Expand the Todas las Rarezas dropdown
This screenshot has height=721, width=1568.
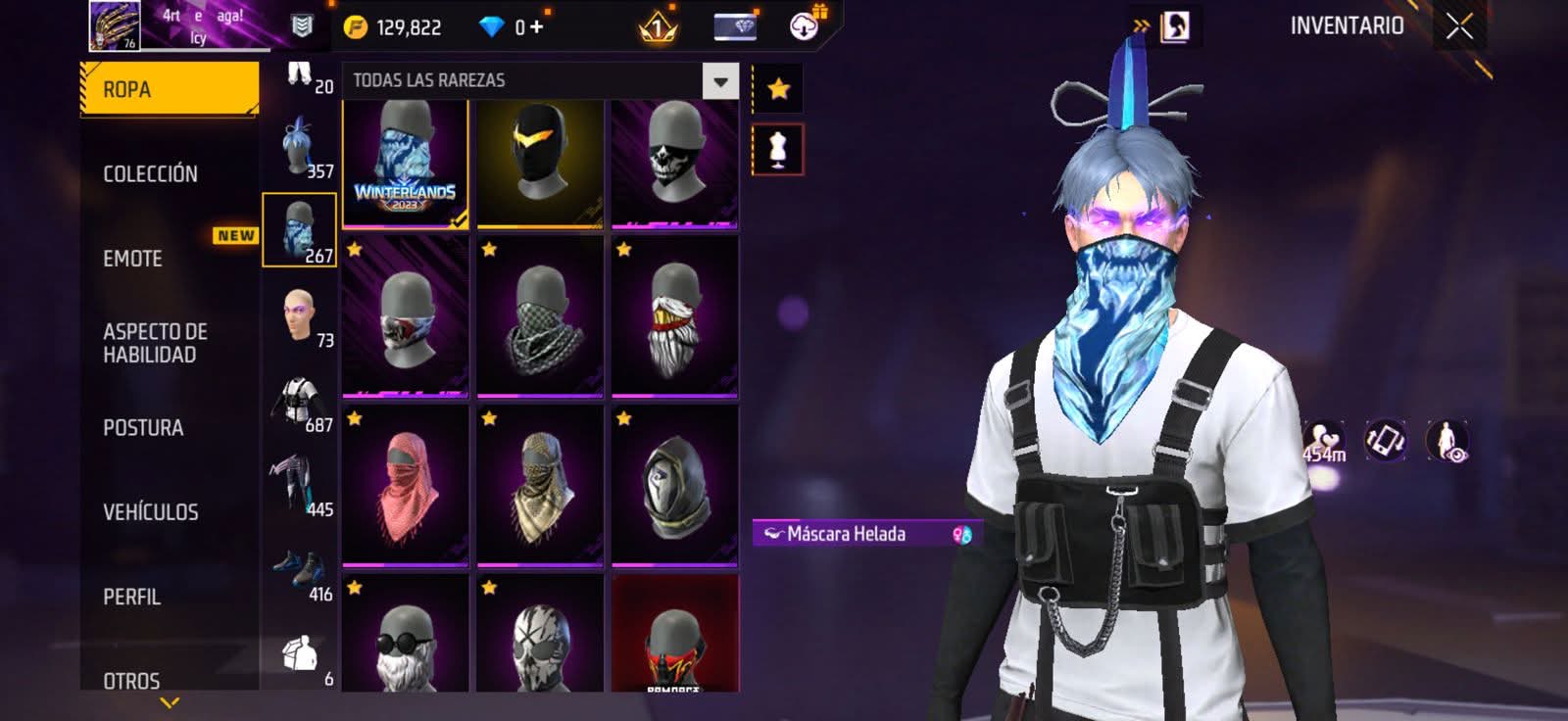coord(720,81)
